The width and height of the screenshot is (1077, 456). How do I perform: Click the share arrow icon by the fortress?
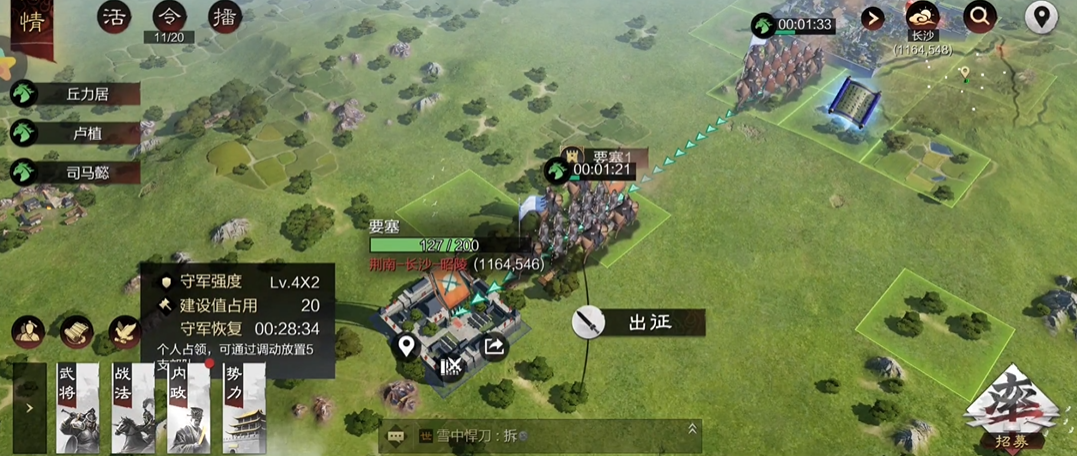coord(494,347)
